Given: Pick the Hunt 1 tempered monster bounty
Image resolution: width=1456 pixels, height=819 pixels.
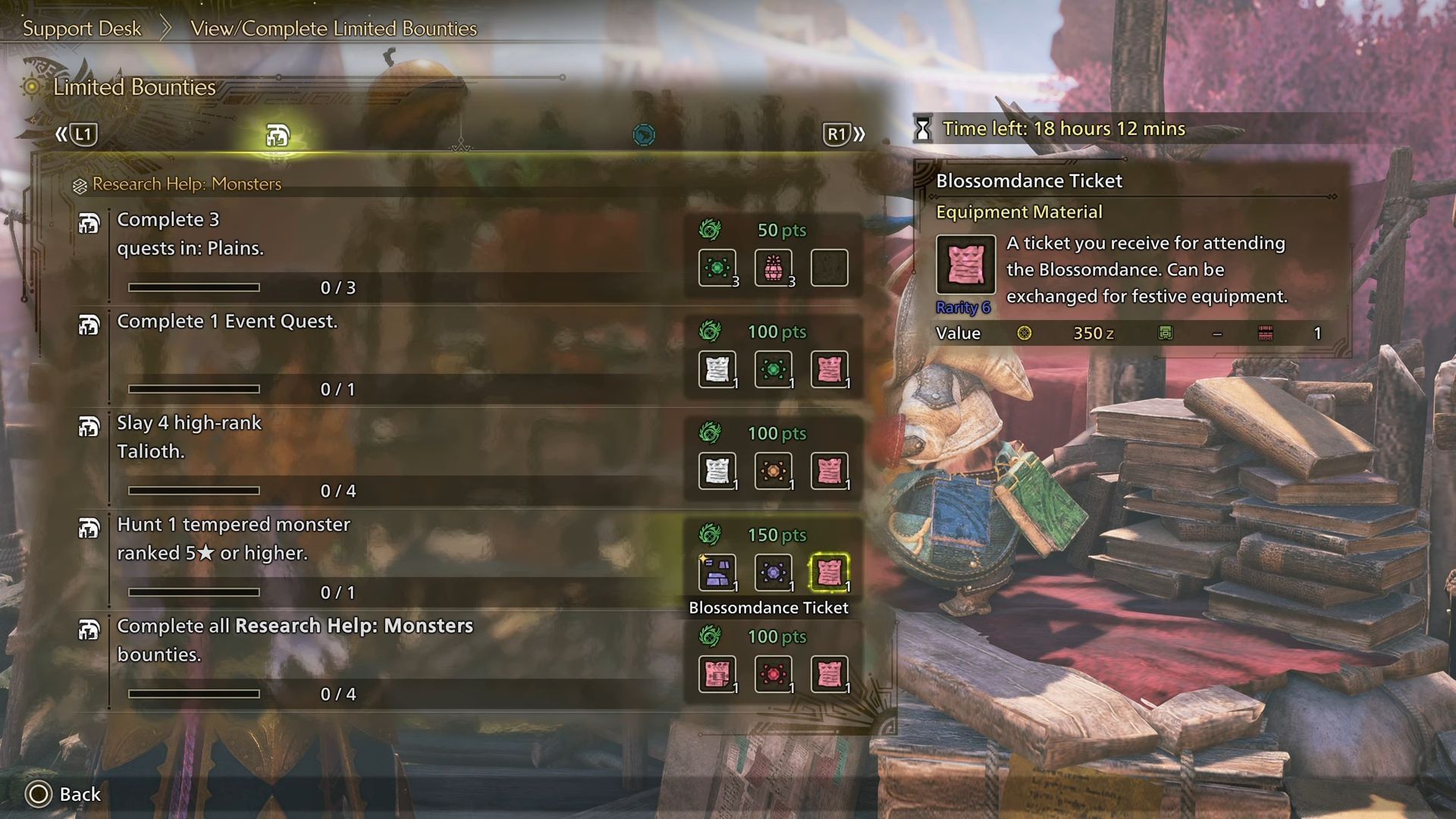Looking at the screenshot, I should point(234,538).
